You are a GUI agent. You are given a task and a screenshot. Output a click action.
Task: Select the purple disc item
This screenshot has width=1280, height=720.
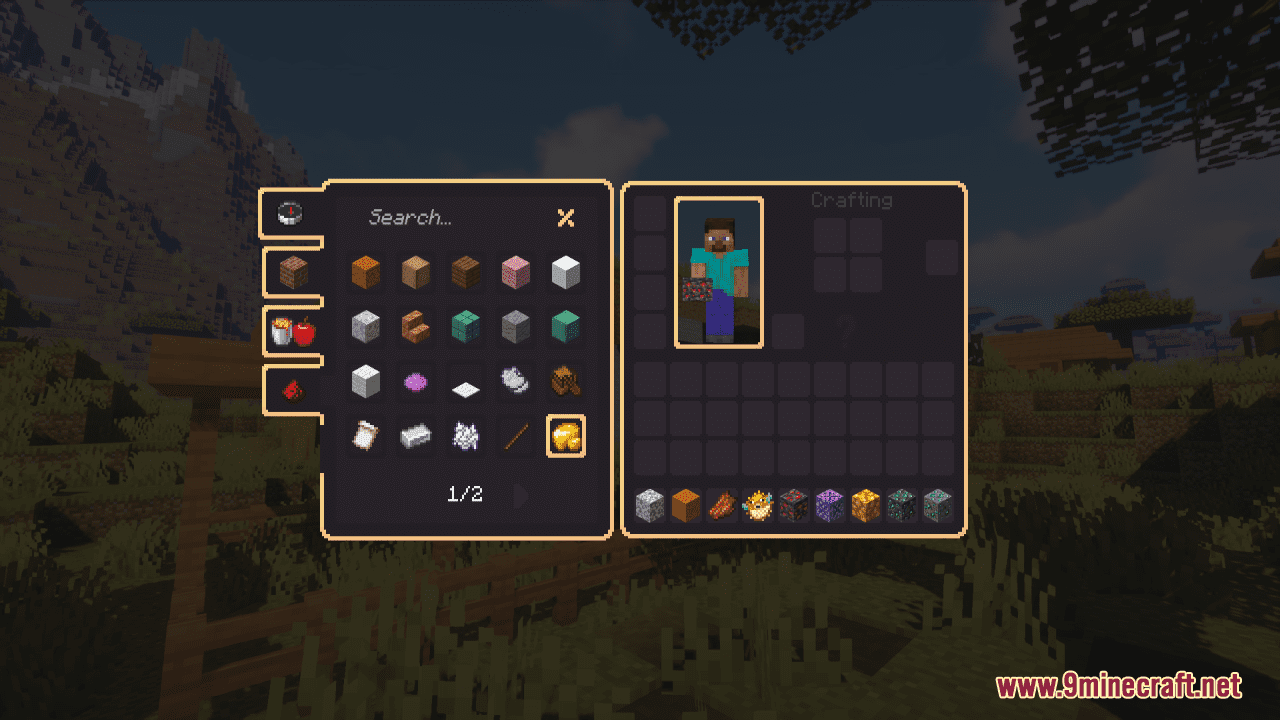pyautogui.click(x=415, y=381)
